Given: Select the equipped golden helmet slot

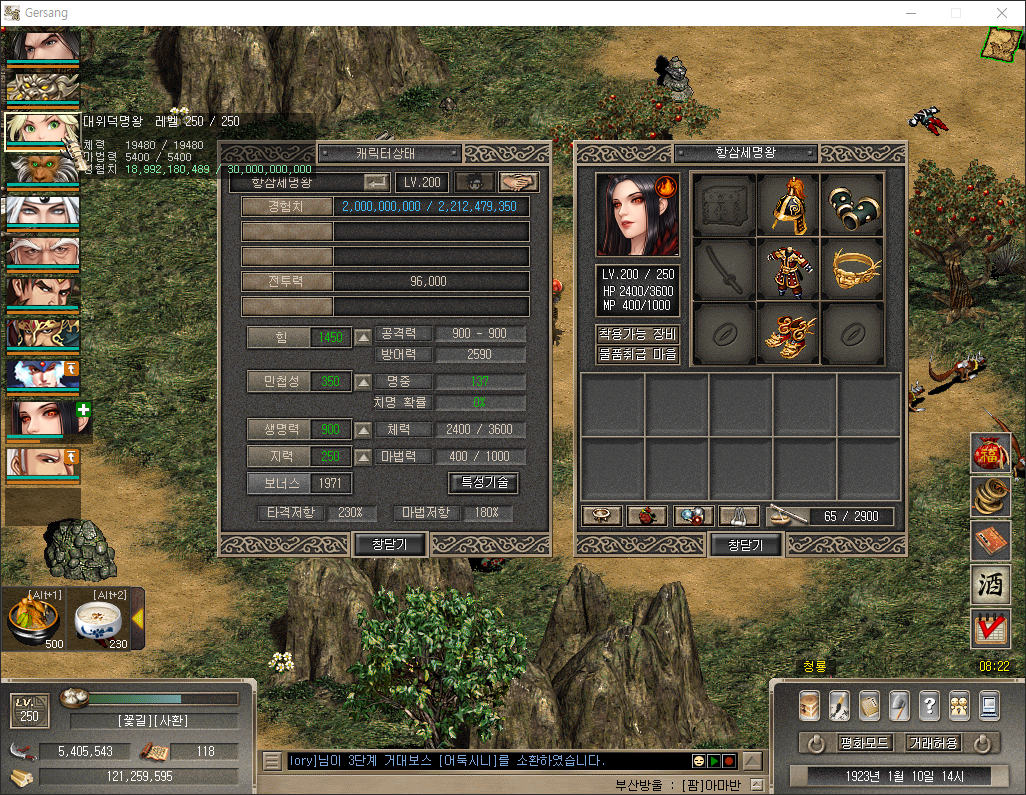Looking at the screenshot, I should (x=789, y=205).
